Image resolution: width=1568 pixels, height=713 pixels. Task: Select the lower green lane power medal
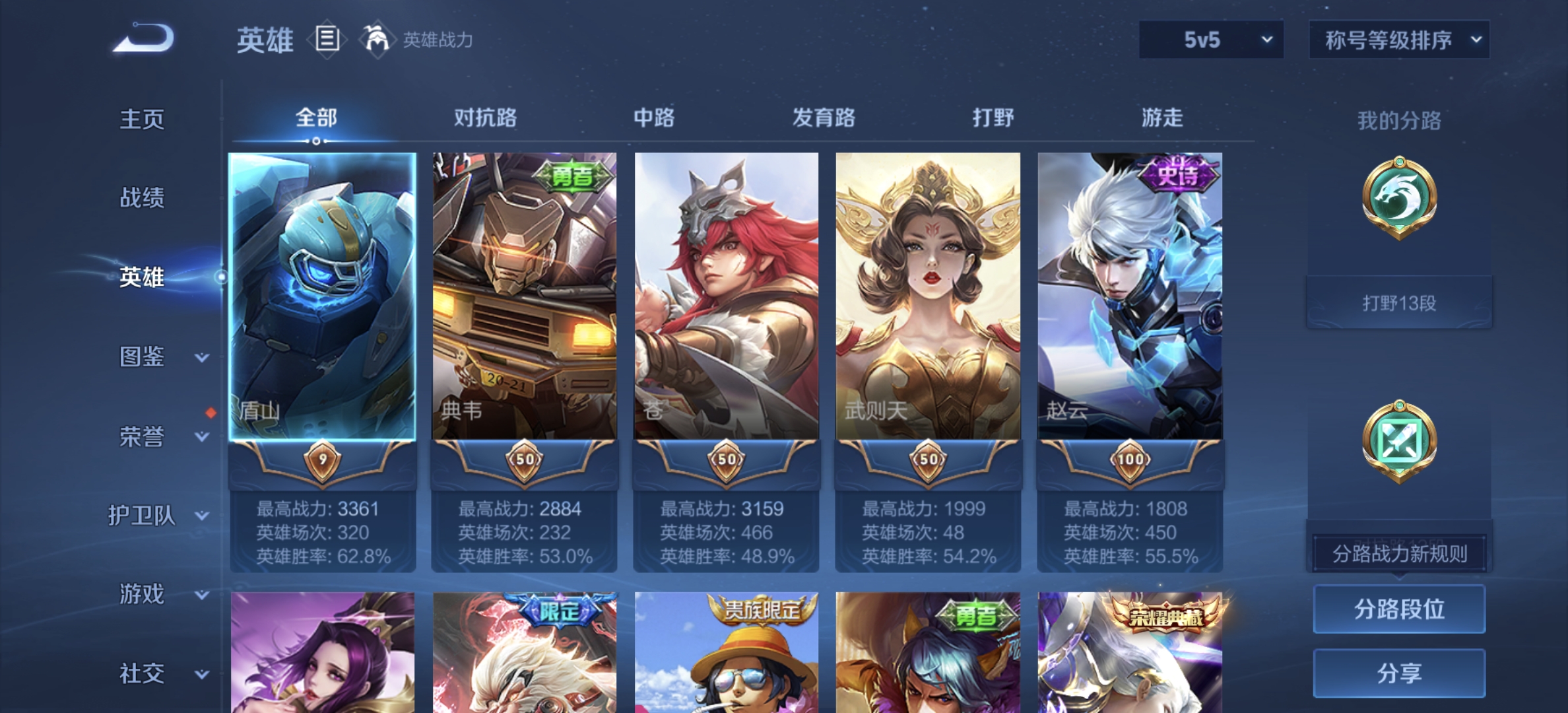coord(1400,441)
